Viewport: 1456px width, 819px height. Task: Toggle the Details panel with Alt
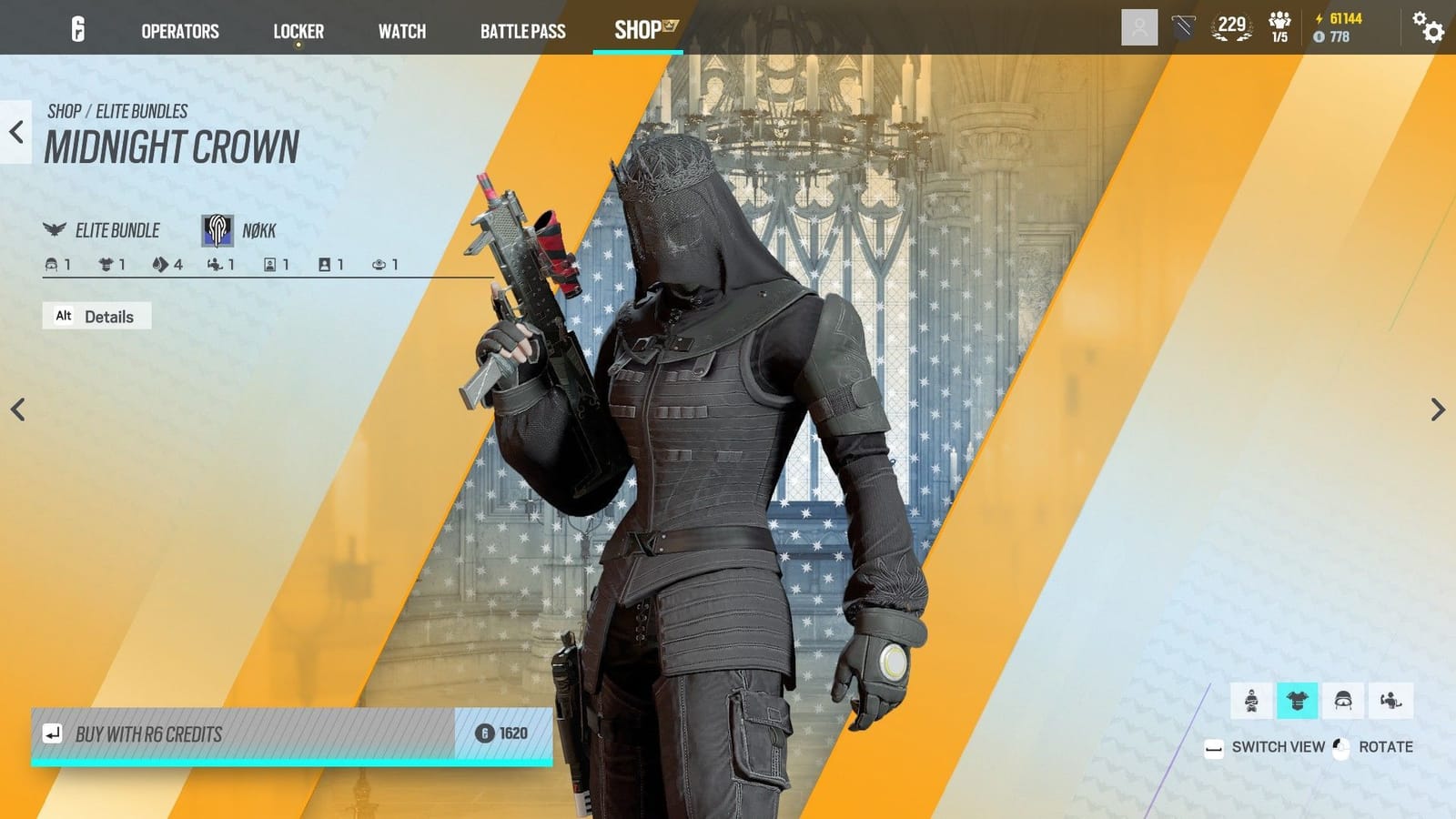click(97, 316)
